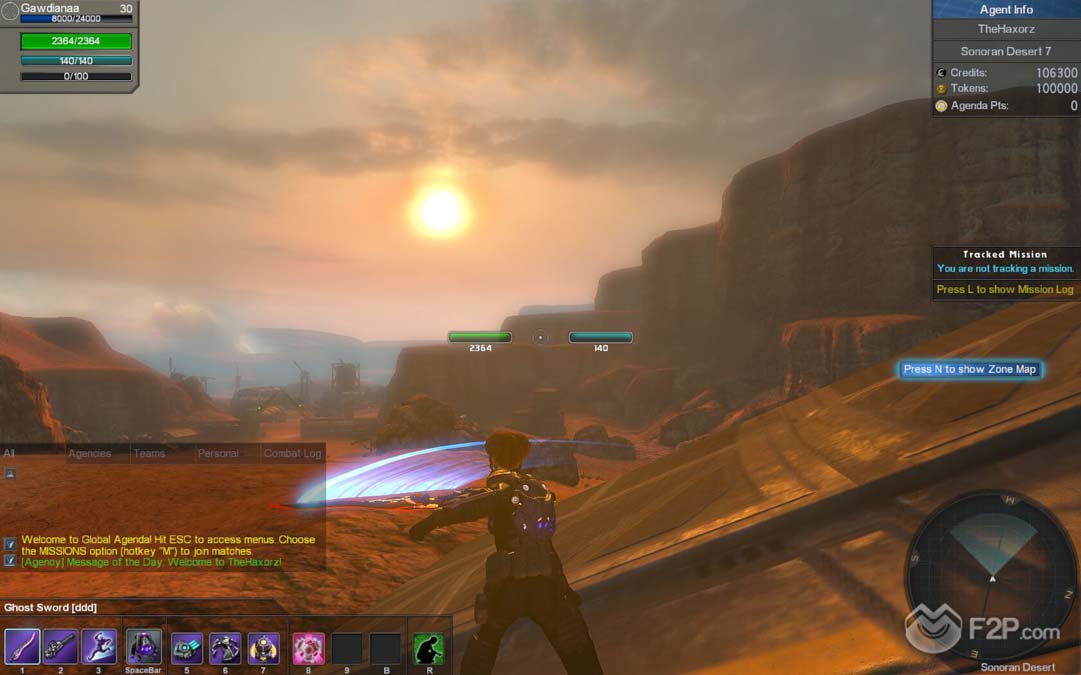Use the device with cyan lights in slot 5
Viewport: 1081px width, 675px height.
[187, 648]
